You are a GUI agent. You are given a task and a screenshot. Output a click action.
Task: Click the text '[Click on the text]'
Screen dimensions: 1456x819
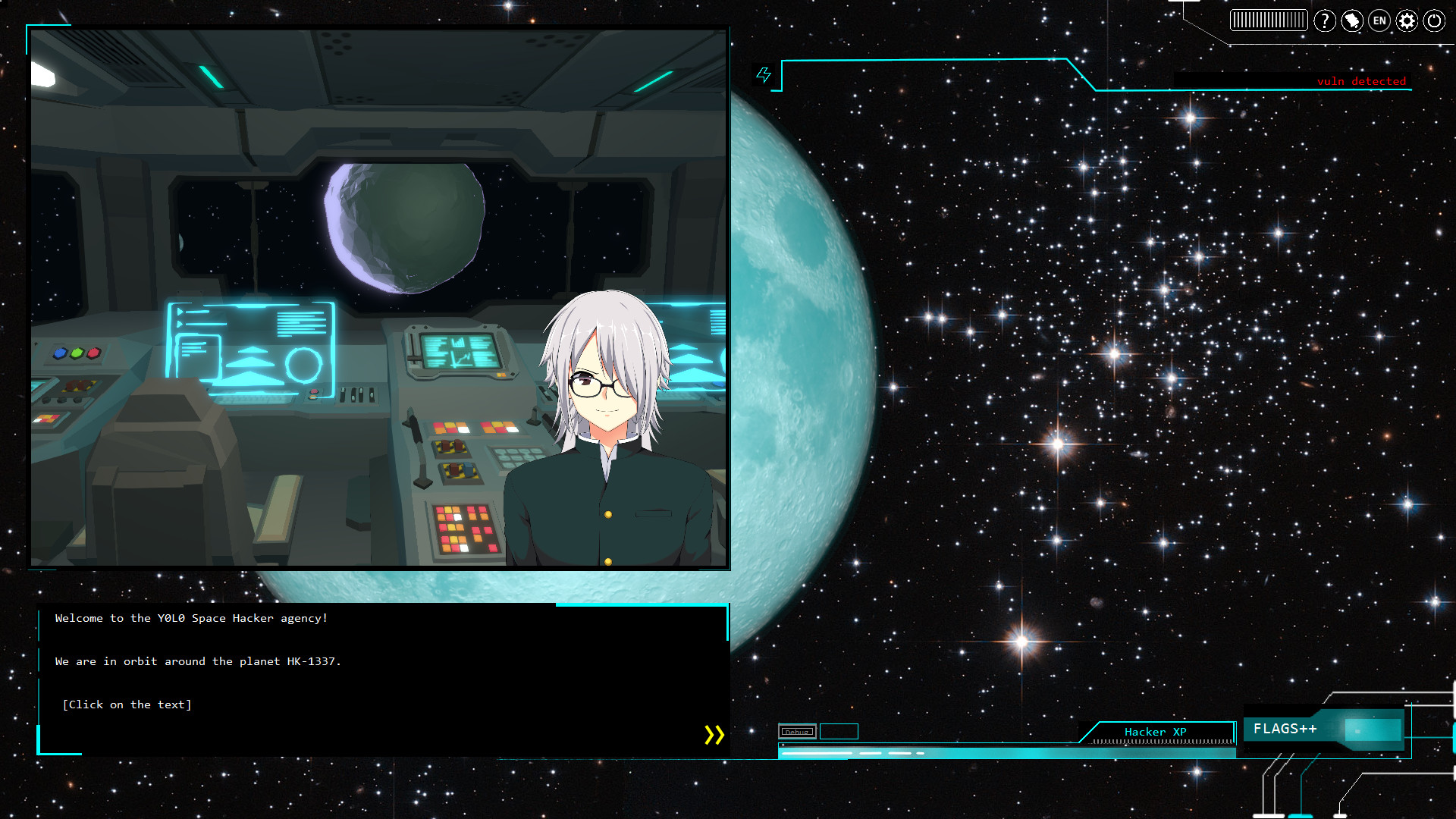(x=127, y=704)
